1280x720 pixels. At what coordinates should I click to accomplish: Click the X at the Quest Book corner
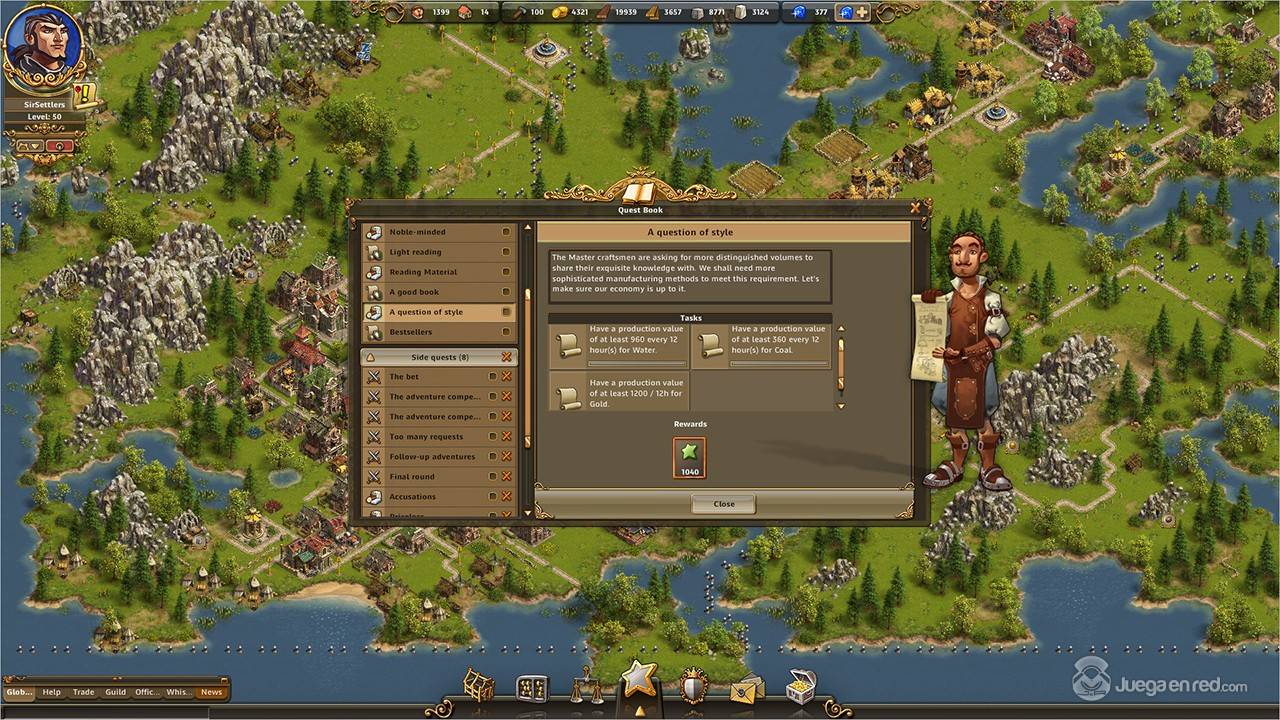(x=916, y=208)
